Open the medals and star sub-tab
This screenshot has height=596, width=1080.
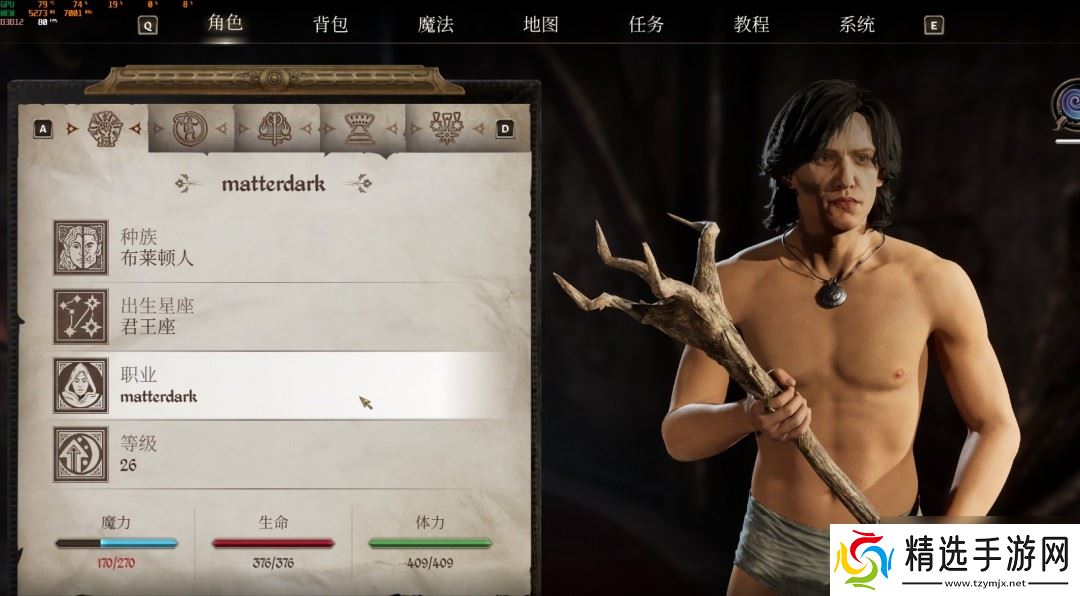(x=444, y=128)
